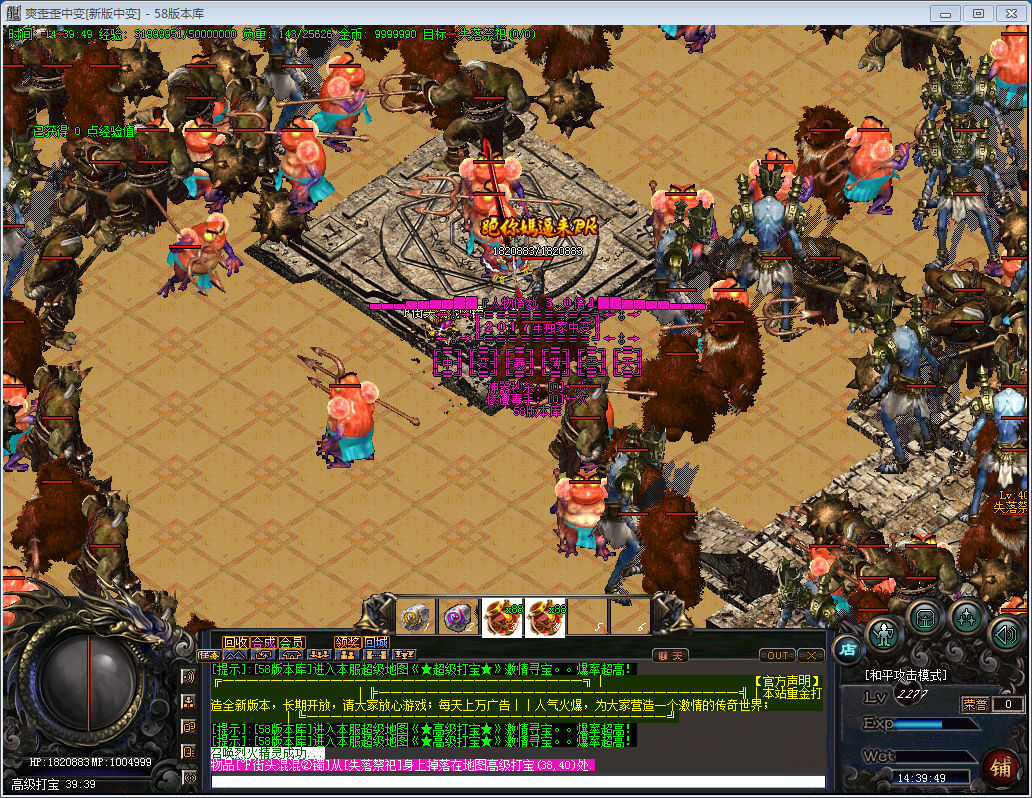
Task: Click the chat text input field
Action: [518, 781]
